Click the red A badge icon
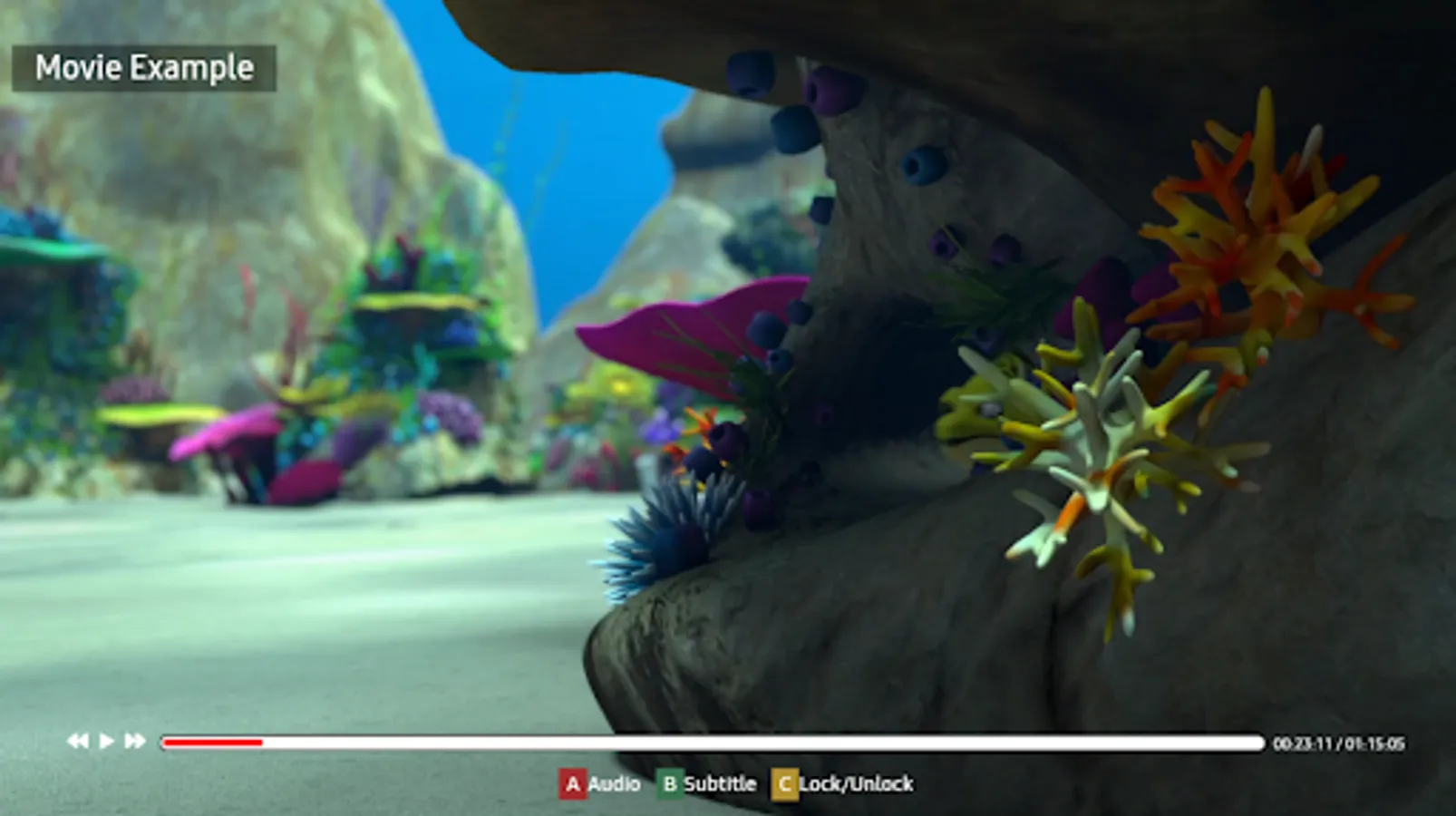1456x816 pixels. click(x=575, y=783)
